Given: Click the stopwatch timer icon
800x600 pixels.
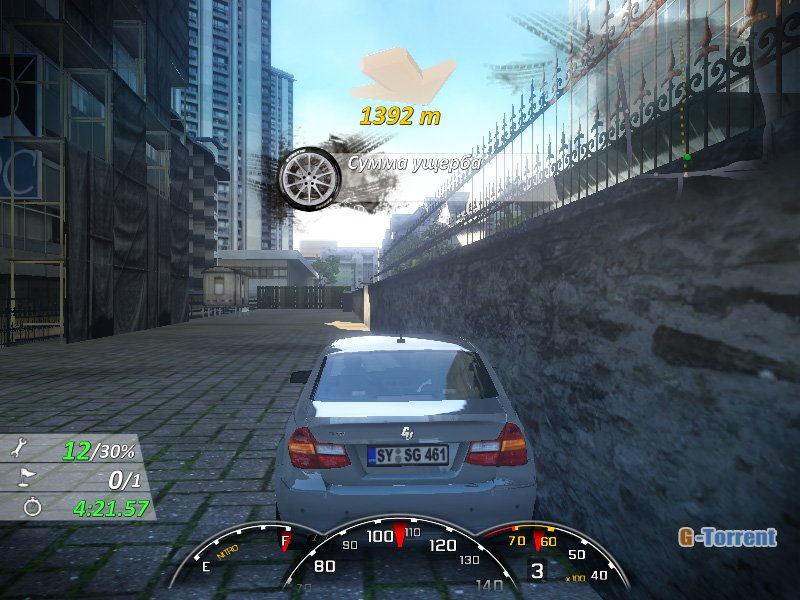Looking at the screenshot, I should tap(30, 507).
